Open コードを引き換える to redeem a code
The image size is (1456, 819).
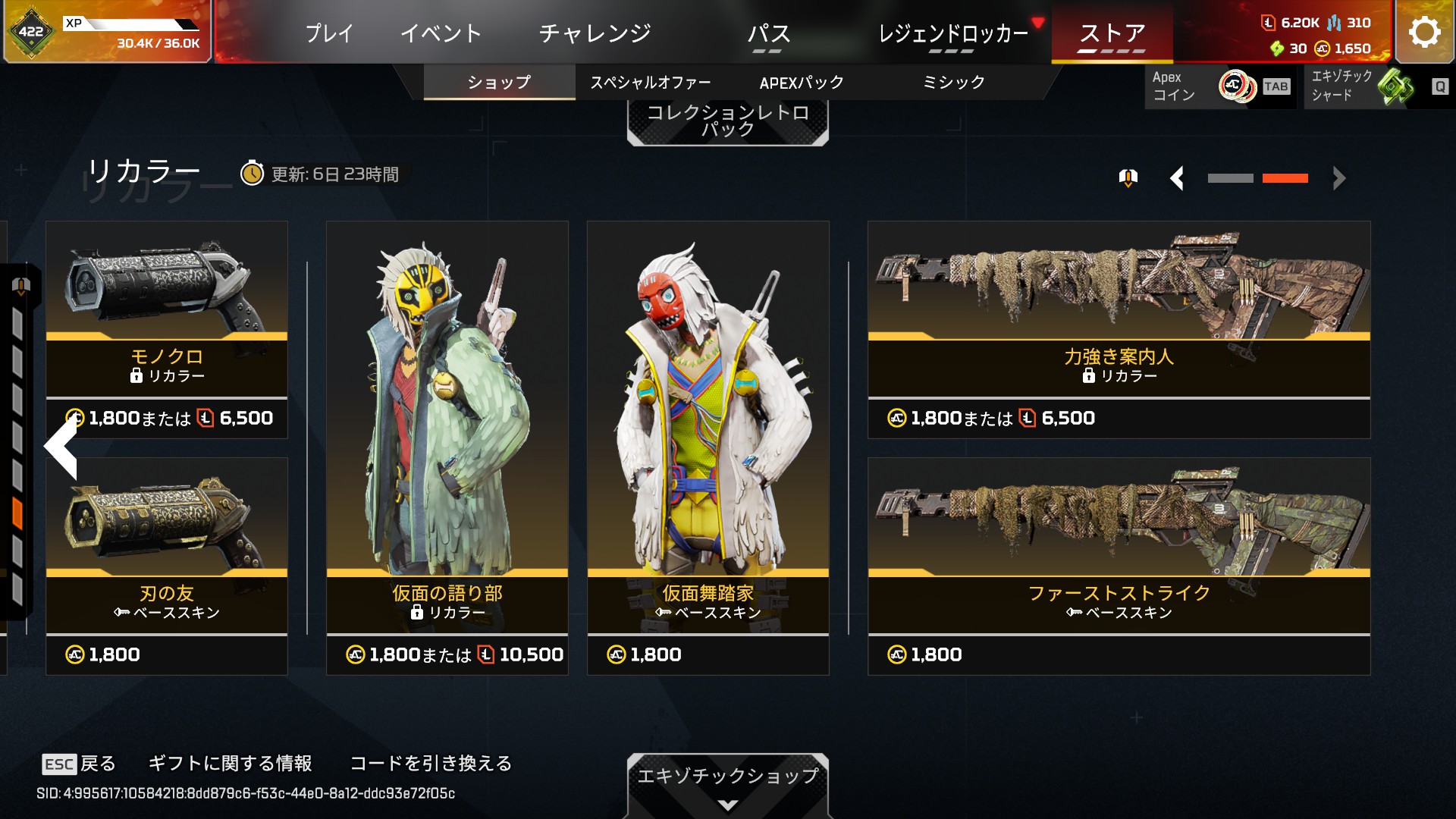(431, 763)
